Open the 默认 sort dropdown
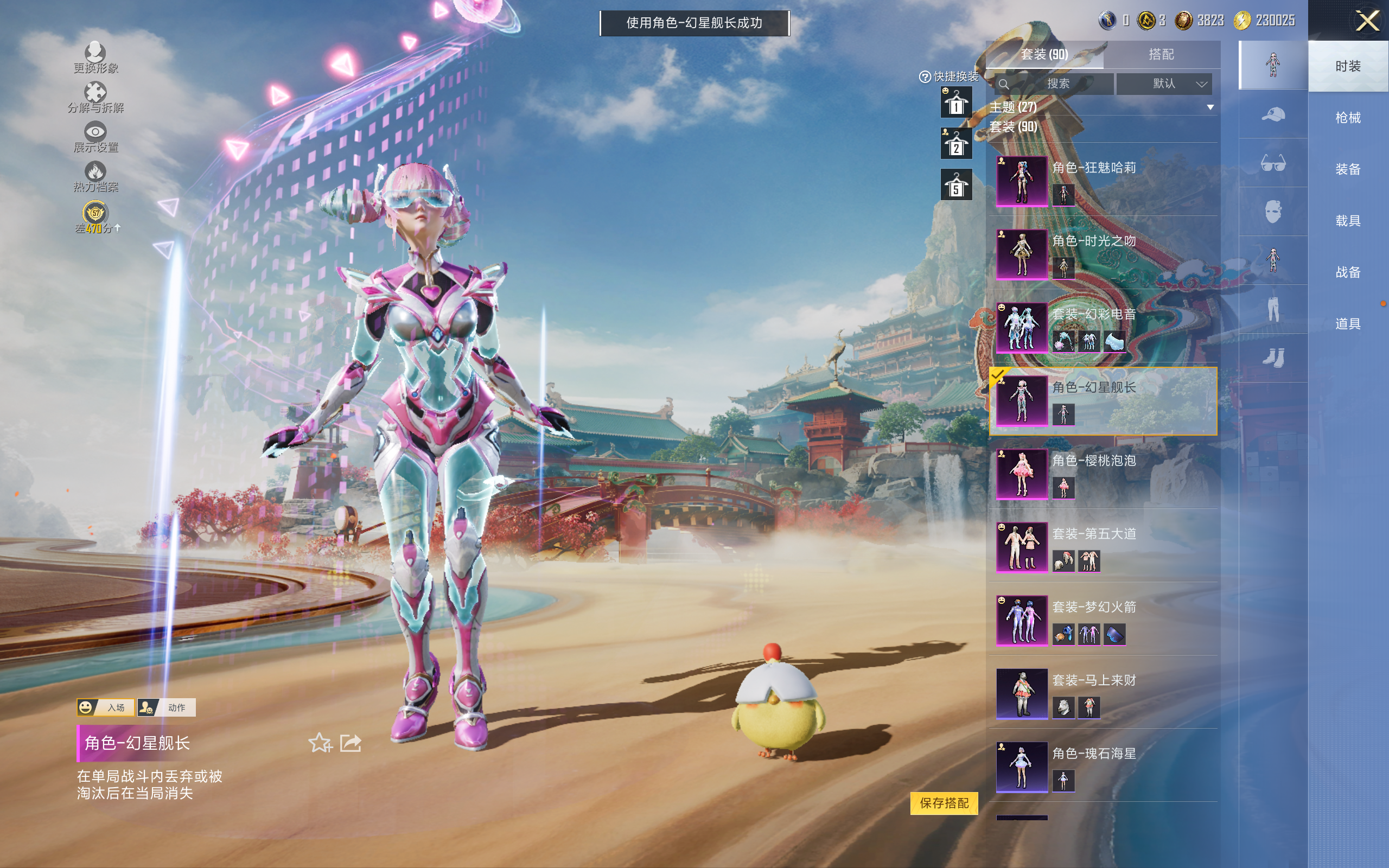 (1164, 84)
